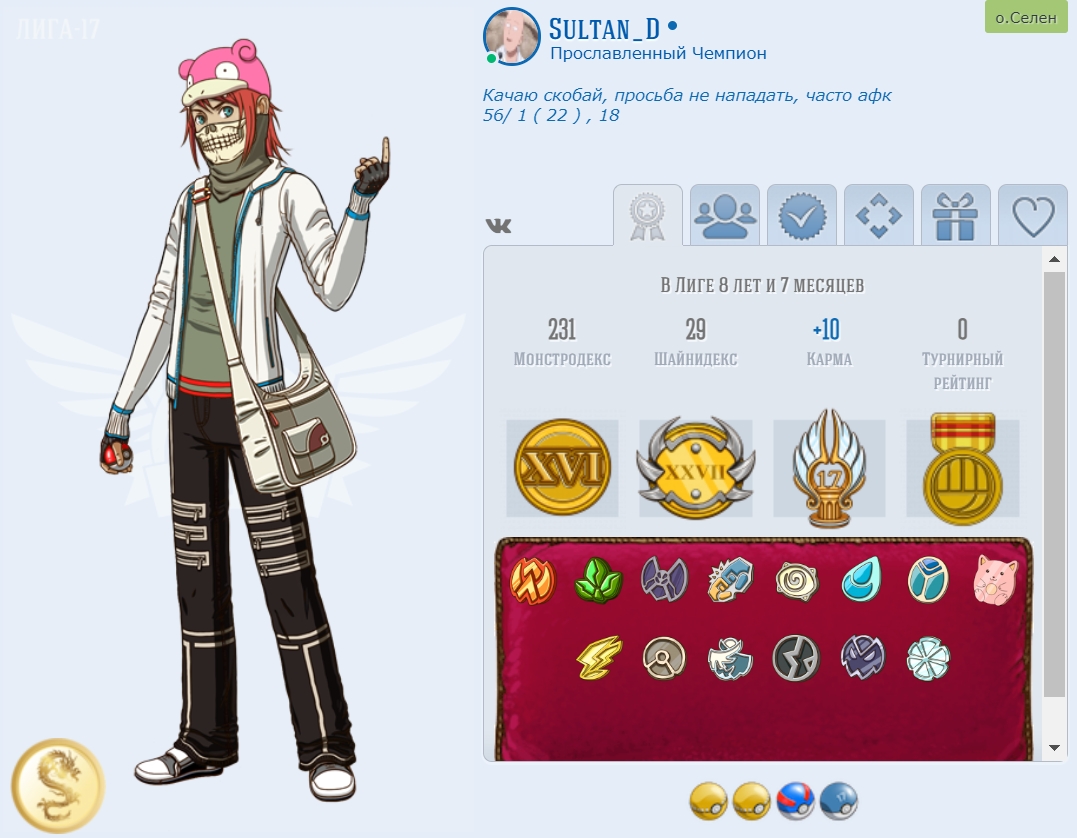
Task: Click the о.Селен location button
Action: coord(1026,17)
